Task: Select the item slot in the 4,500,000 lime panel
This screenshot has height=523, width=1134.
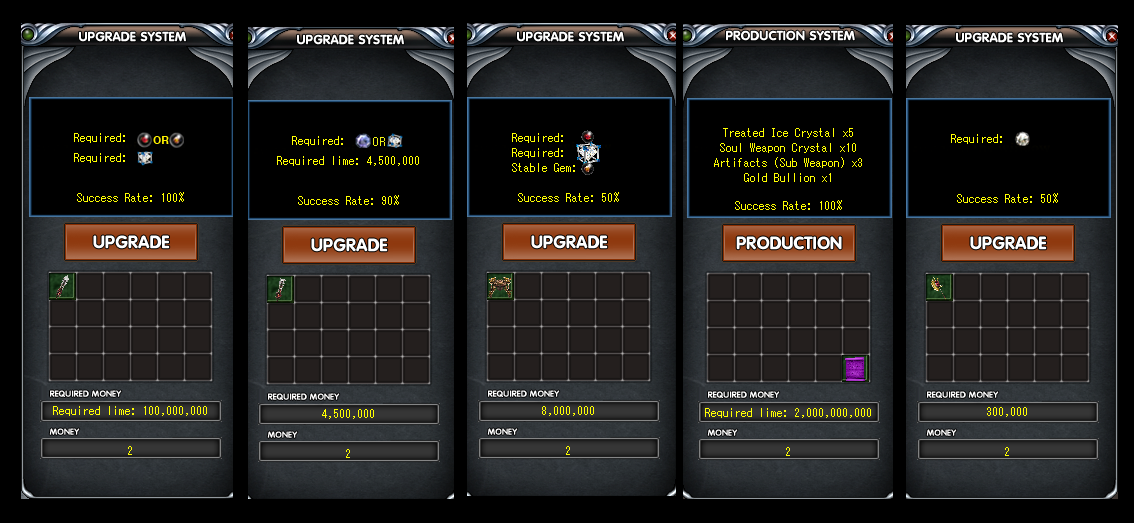Action: (x=281, y=289)
